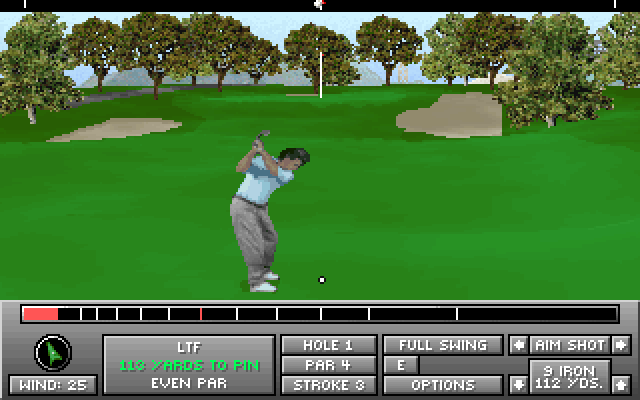The height and width of the screenshot is (400, 640).
Task: Click the Aim Shot button
Action: 569,345
